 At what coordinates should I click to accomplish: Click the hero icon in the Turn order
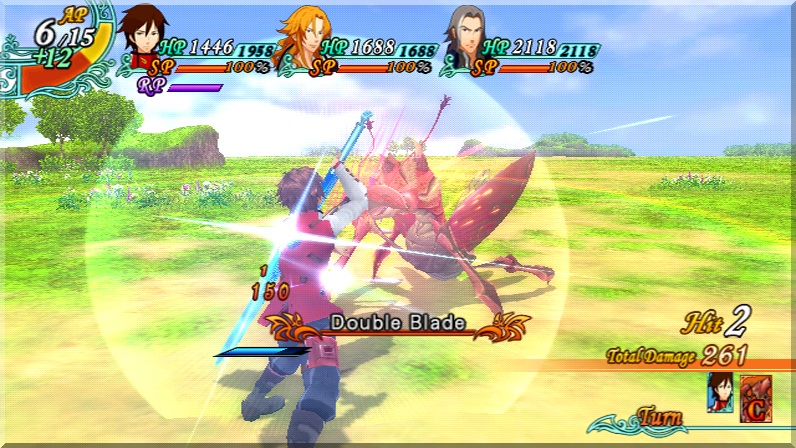pyautogui.click(x=720, y=392)
